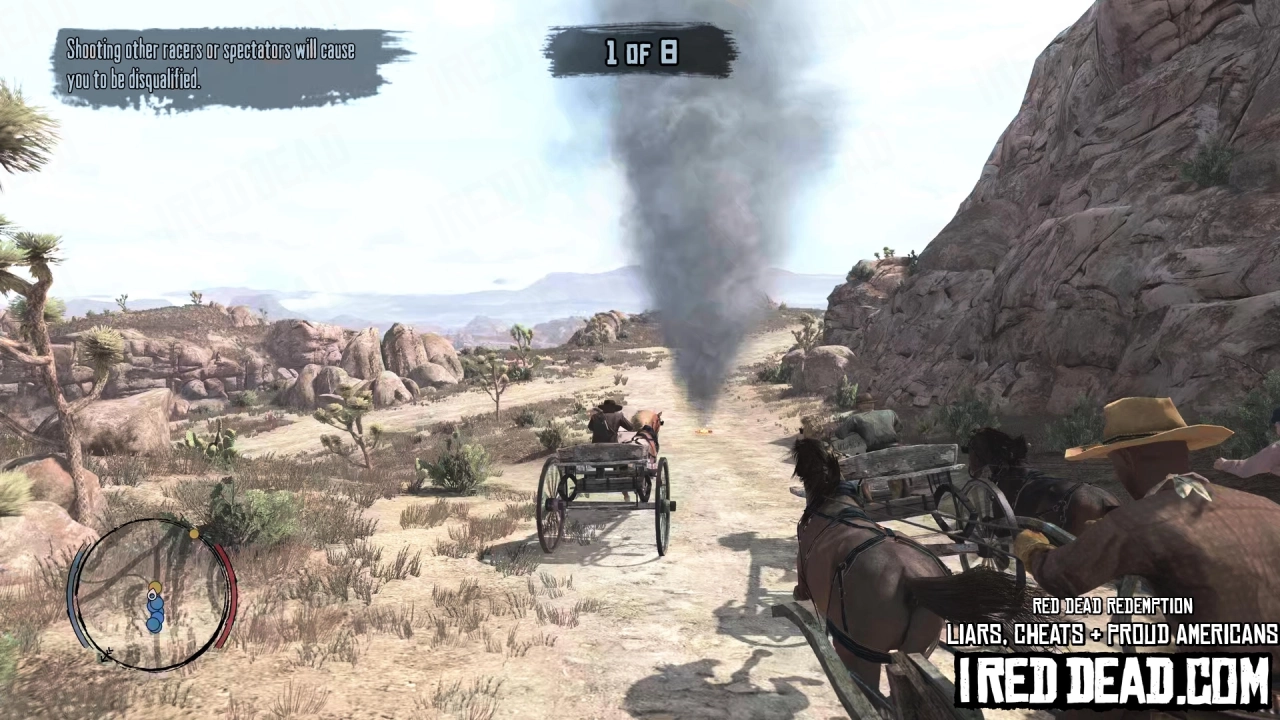Select the LIARS, CHEATS + PROUD AMERICANS title
The width and height of the screenshot is (1280, 720).
[1110, 634]
